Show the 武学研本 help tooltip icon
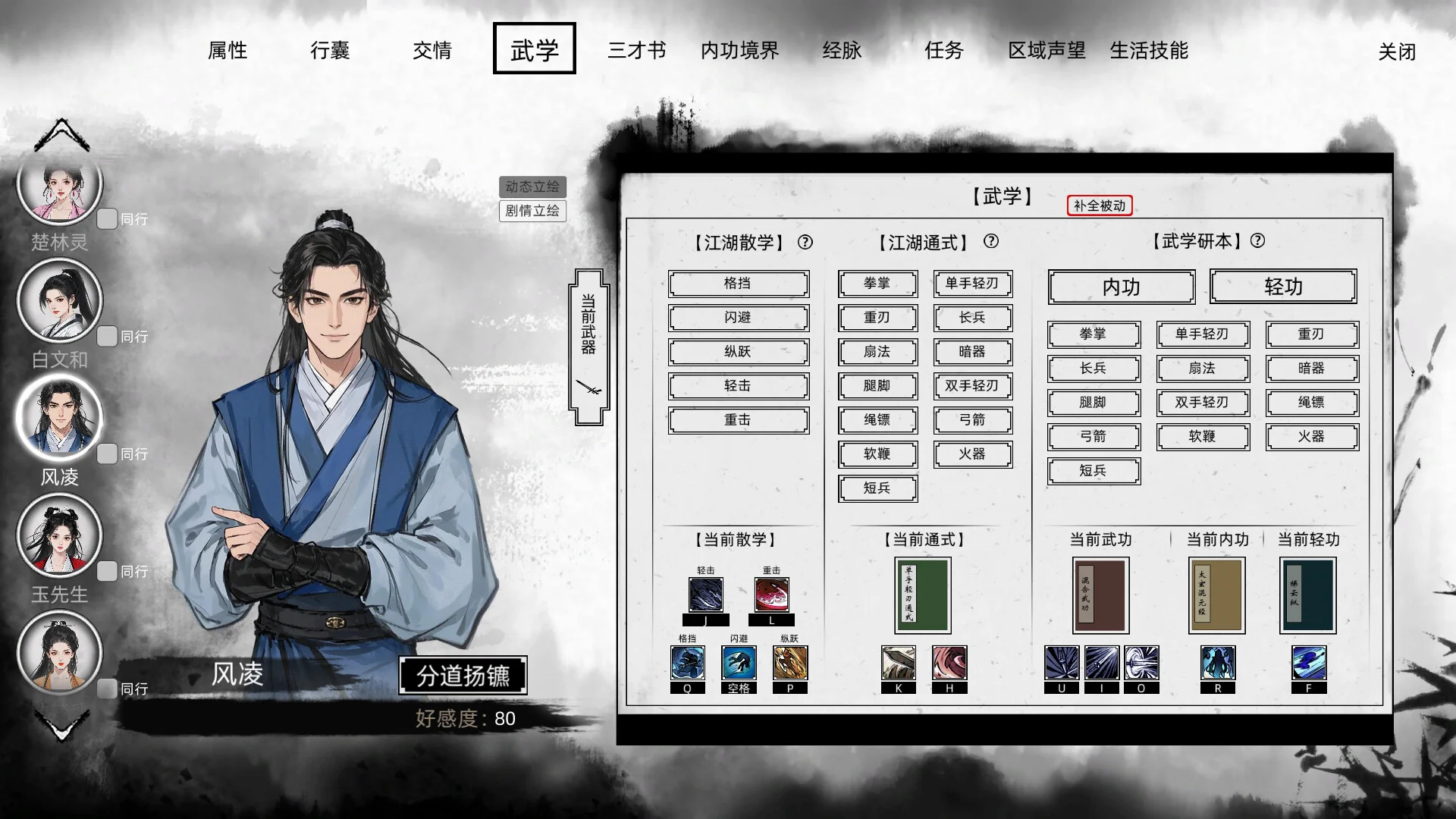This screenshot has width=1456, height=819. [x=1257, y=240]
